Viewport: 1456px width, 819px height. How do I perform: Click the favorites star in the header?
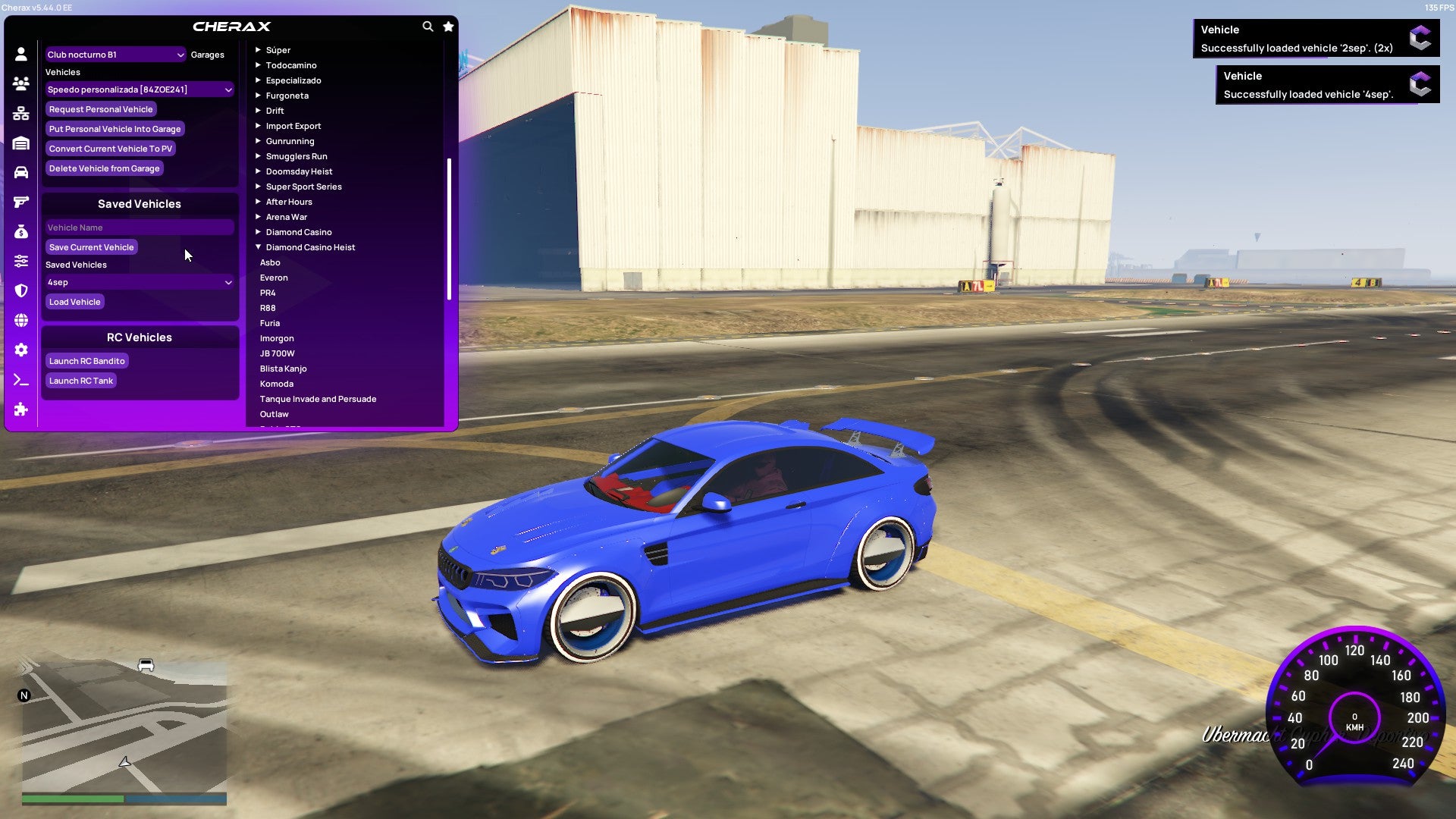pyautogui.click(x=447, y=26)
